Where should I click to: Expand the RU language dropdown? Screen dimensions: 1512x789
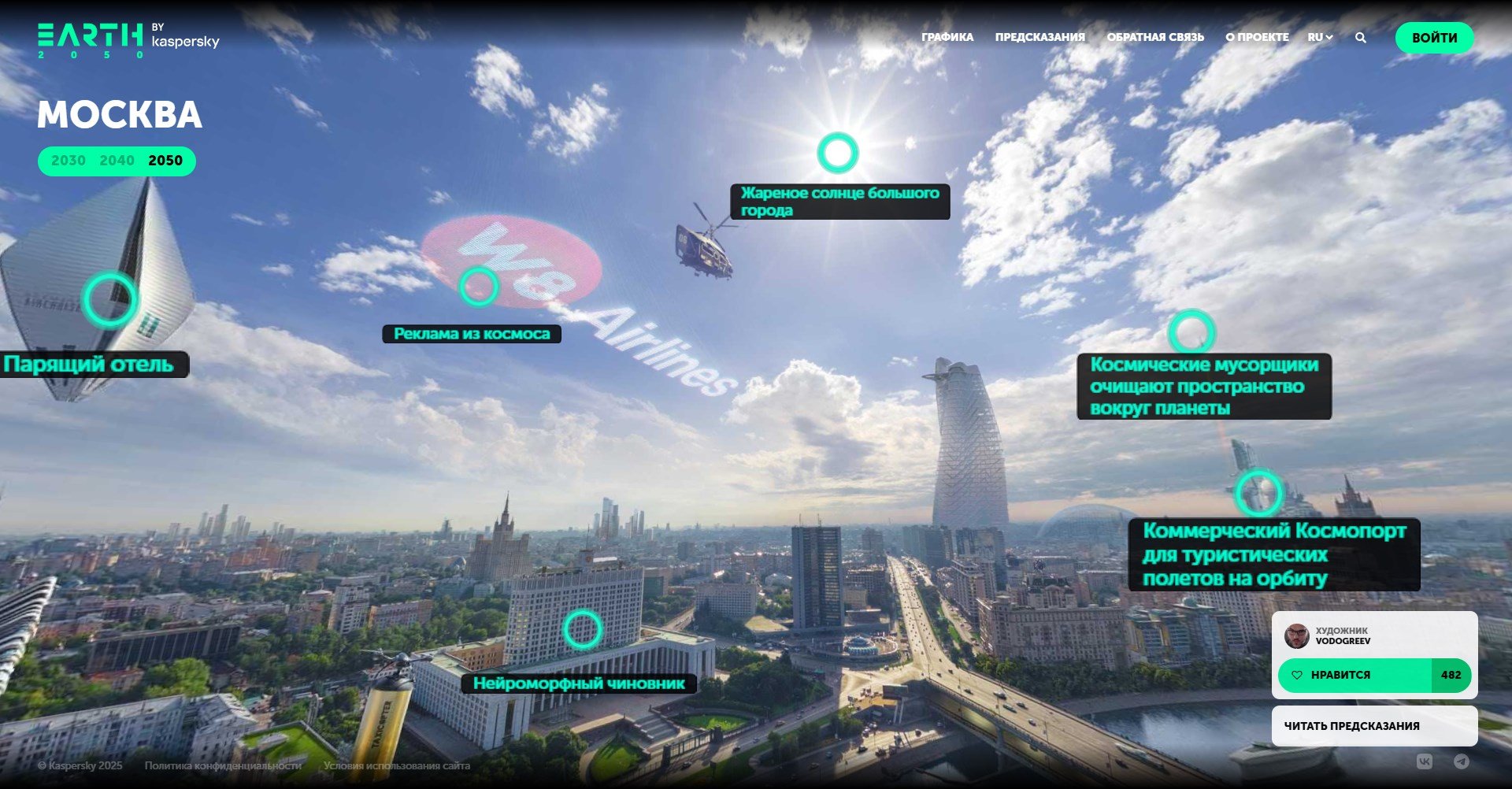point(1320,37)
